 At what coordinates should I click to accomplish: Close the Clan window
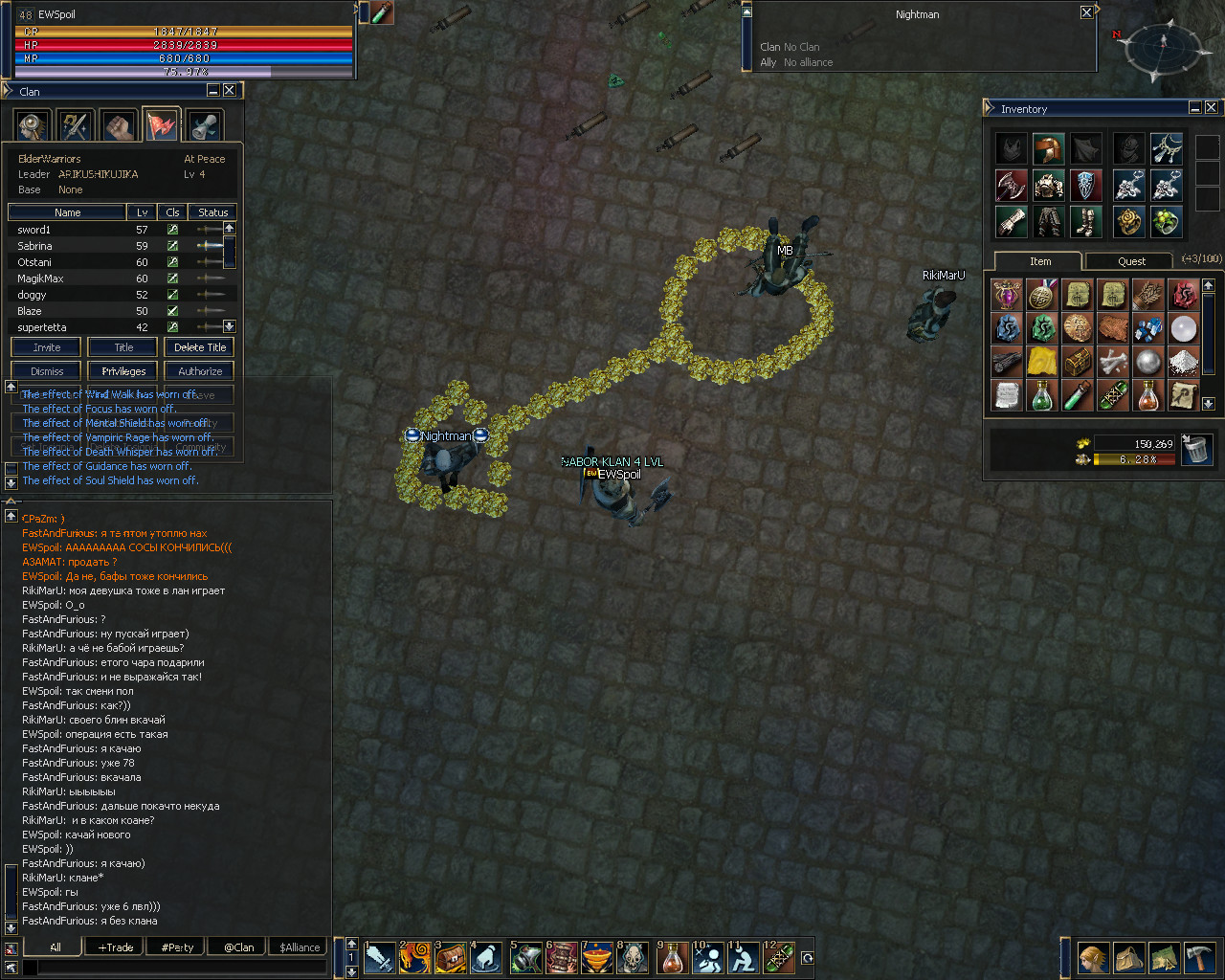(x=230, y=91)
